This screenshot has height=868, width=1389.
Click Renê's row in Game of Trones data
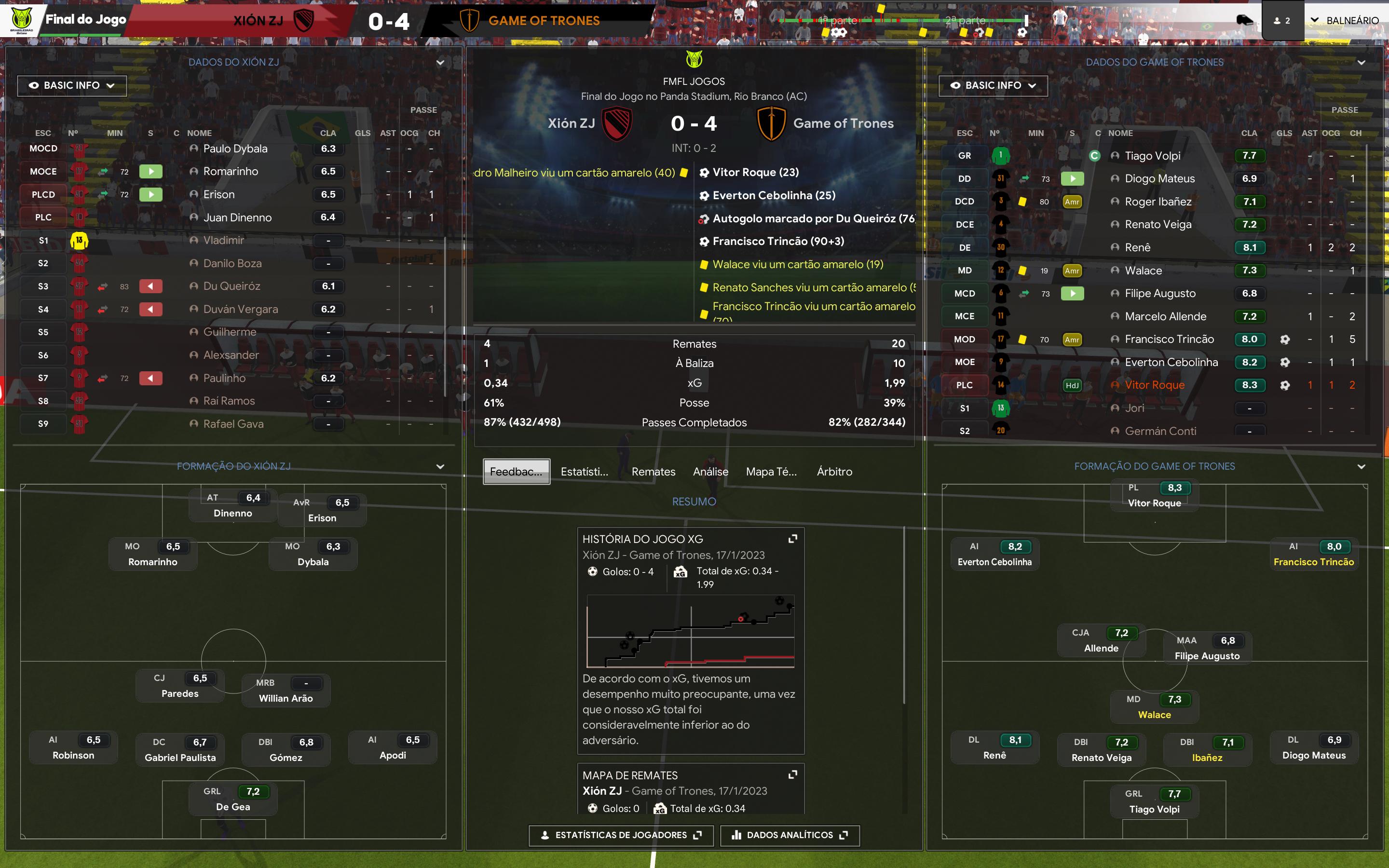click(1137, 247)
